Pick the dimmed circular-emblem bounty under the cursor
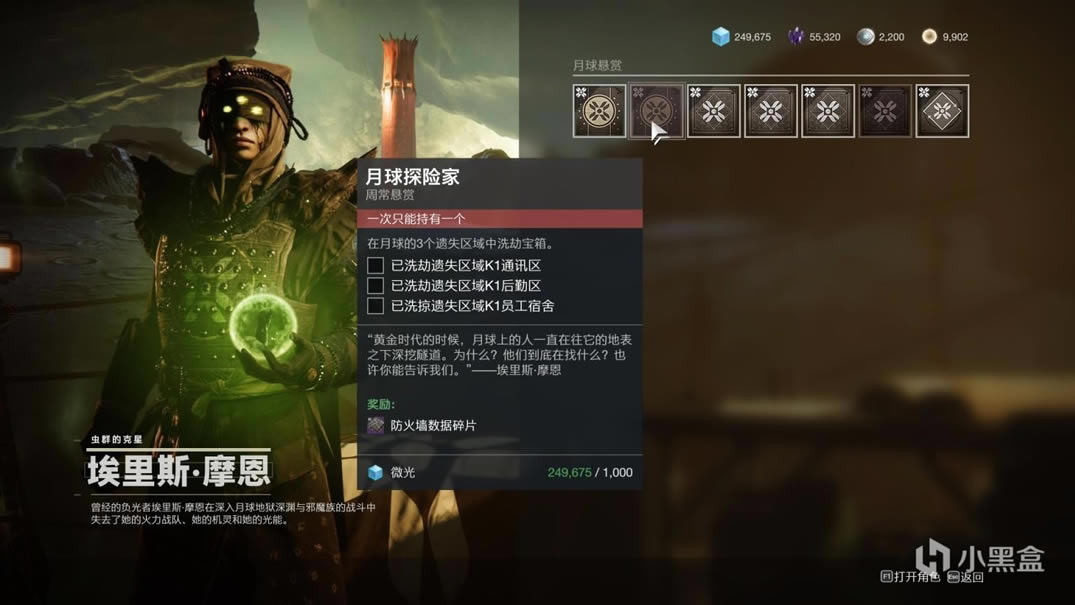1075x605 pixels. (x=656, y=110)
